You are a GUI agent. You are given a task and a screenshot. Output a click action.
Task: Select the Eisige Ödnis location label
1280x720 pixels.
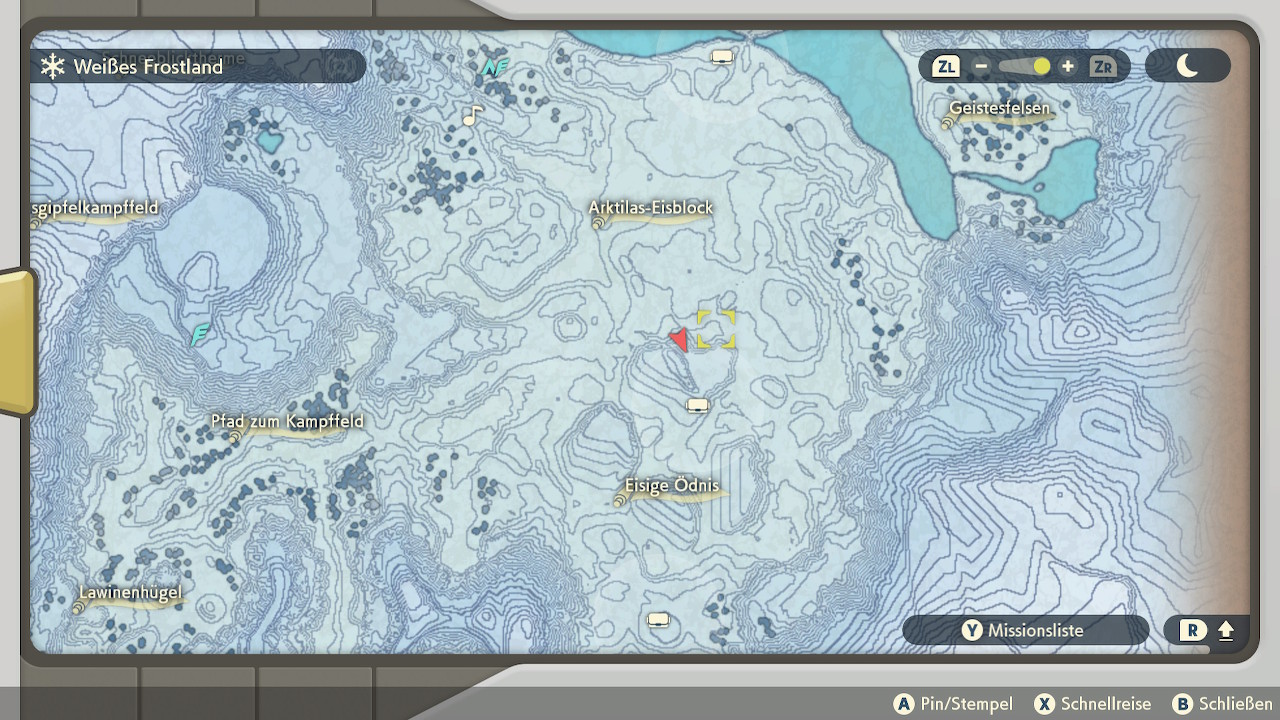coord(671,487)
